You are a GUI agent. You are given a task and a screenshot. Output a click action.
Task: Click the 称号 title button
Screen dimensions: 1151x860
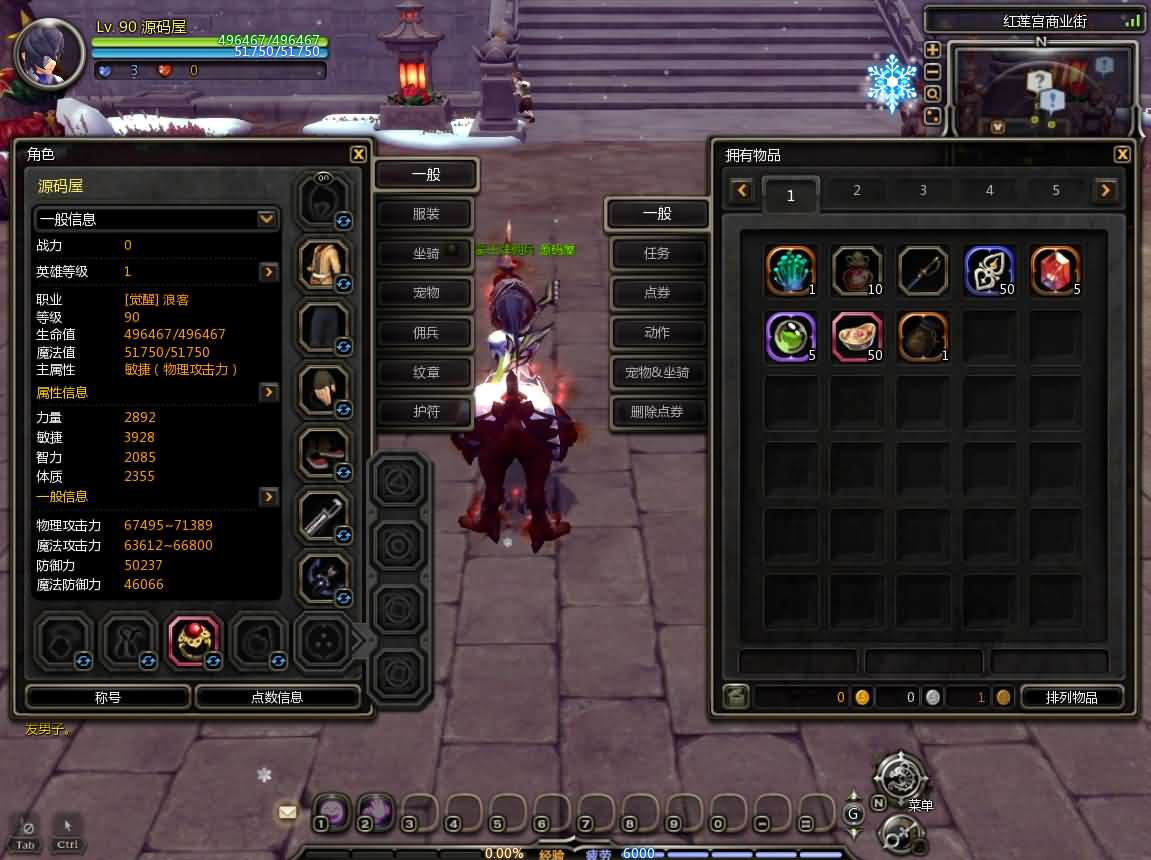tap(108, 697)
